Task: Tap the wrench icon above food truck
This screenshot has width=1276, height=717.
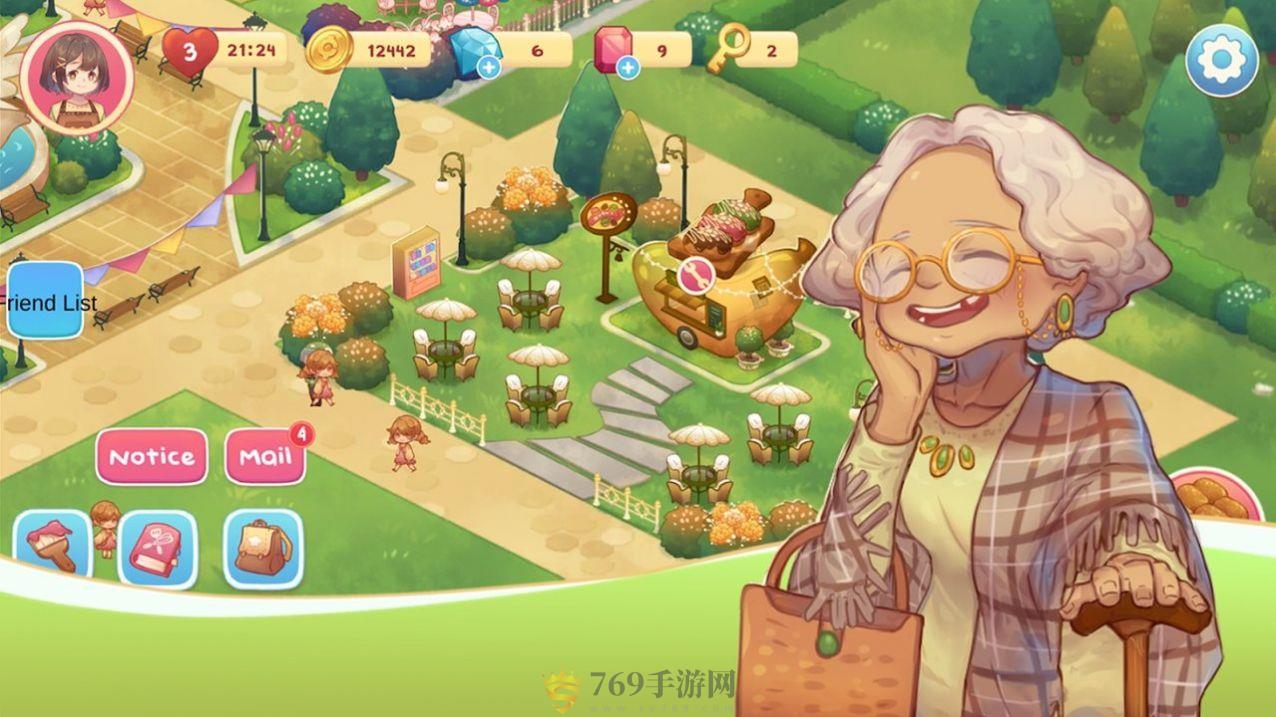Action: 695,275
